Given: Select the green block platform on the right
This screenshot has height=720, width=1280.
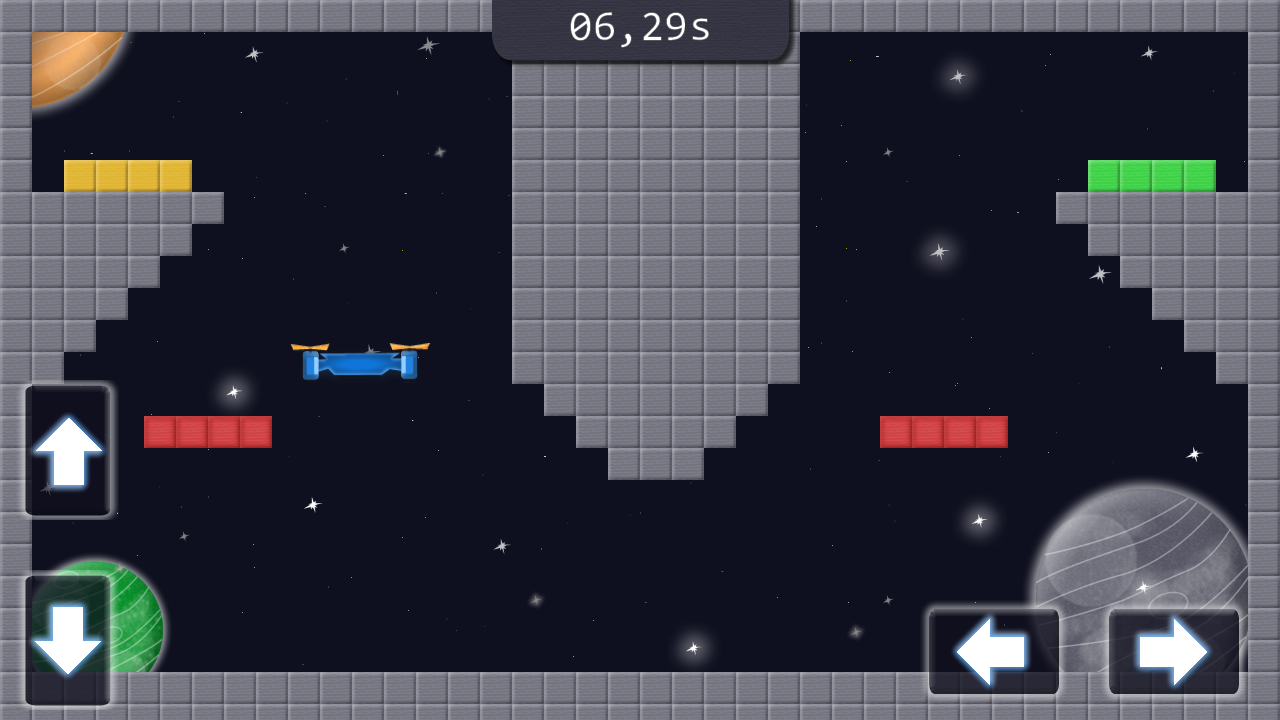Looking at the screenshot, I should [1152, 175].
